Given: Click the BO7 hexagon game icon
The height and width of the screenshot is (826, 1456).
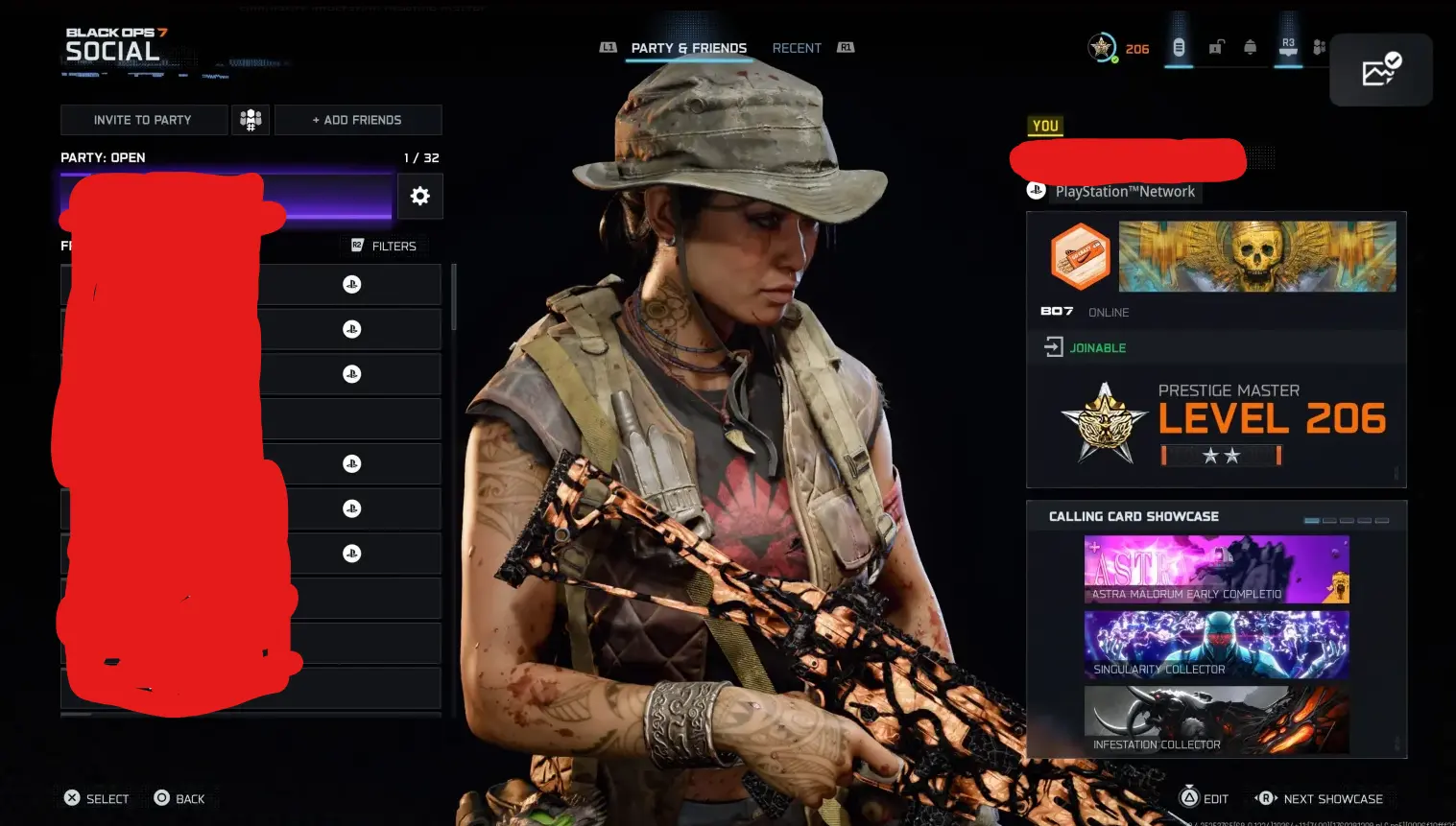Looking at the screenshot, I should click(x=1081, y=256).
